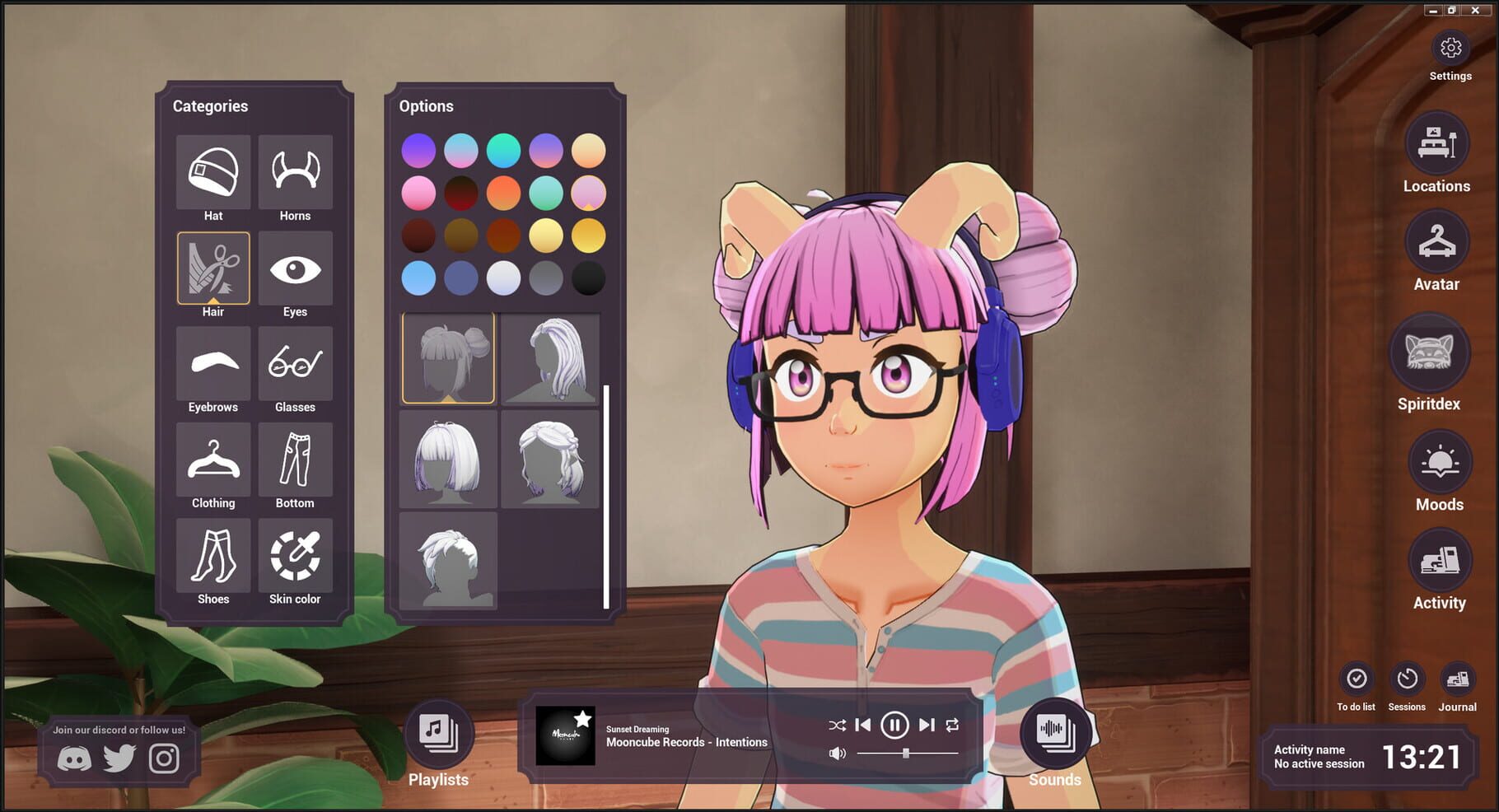
Task: Toggle shuffle playback
Action: click(x=838, y=726)
